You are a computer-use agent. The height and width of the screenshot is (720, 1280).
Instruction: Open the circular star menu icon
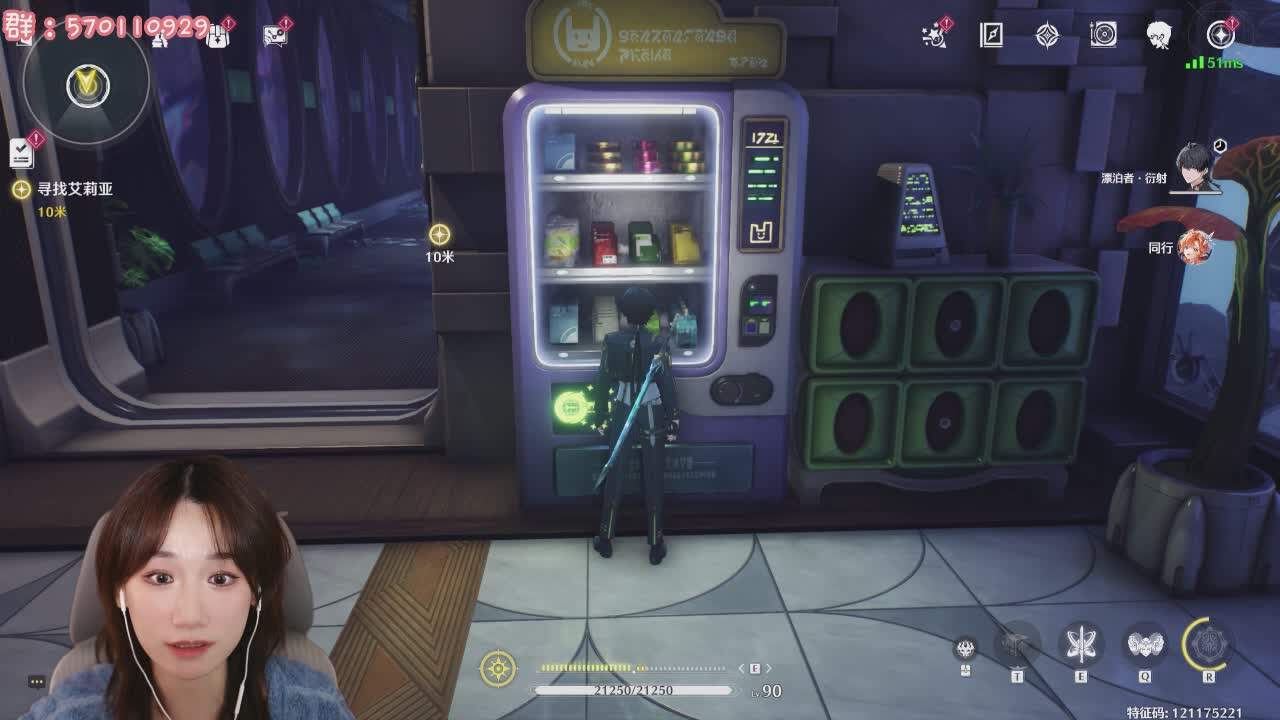tap(1220, 36)
